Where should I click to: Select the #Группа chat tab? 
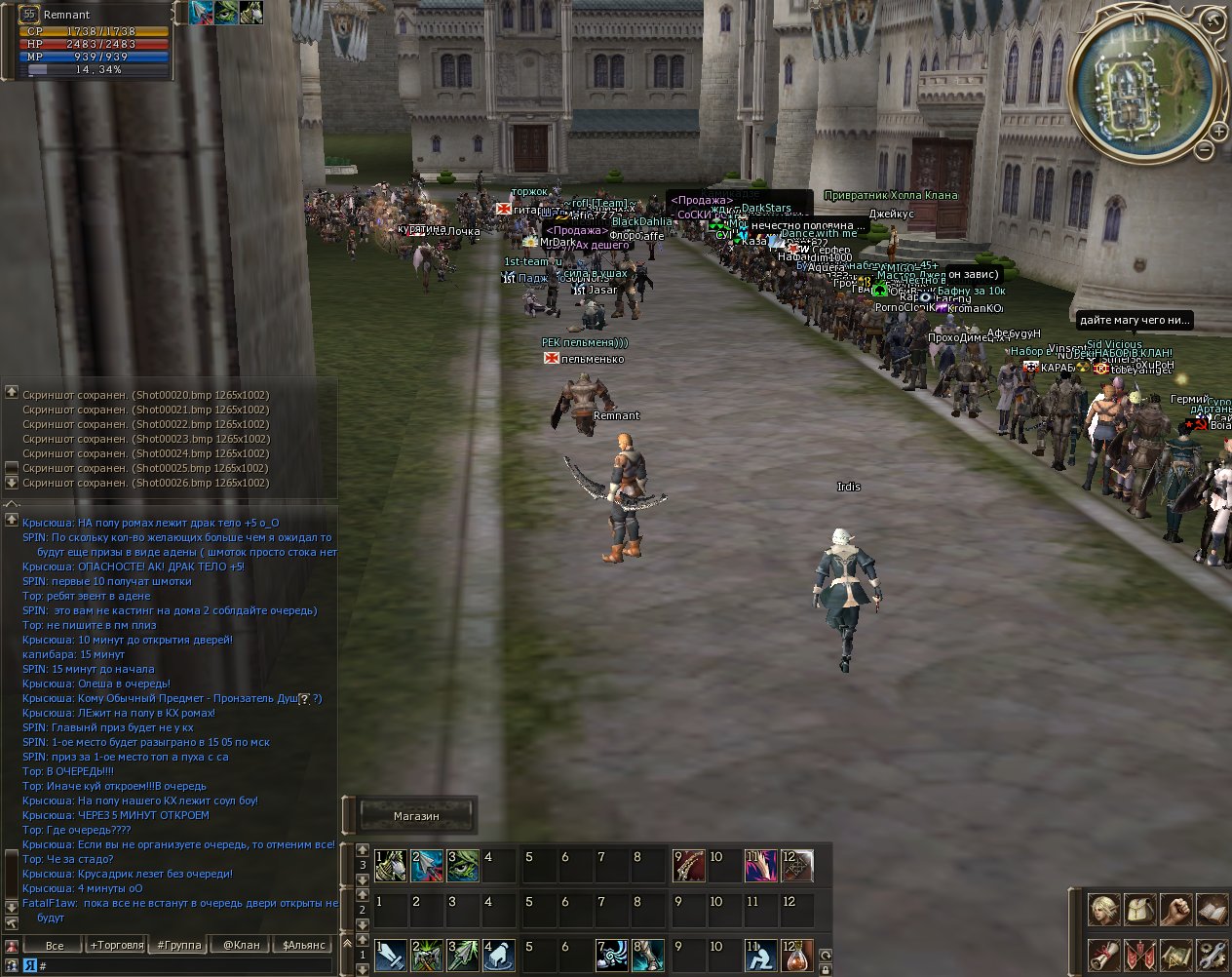pos(179,945)
